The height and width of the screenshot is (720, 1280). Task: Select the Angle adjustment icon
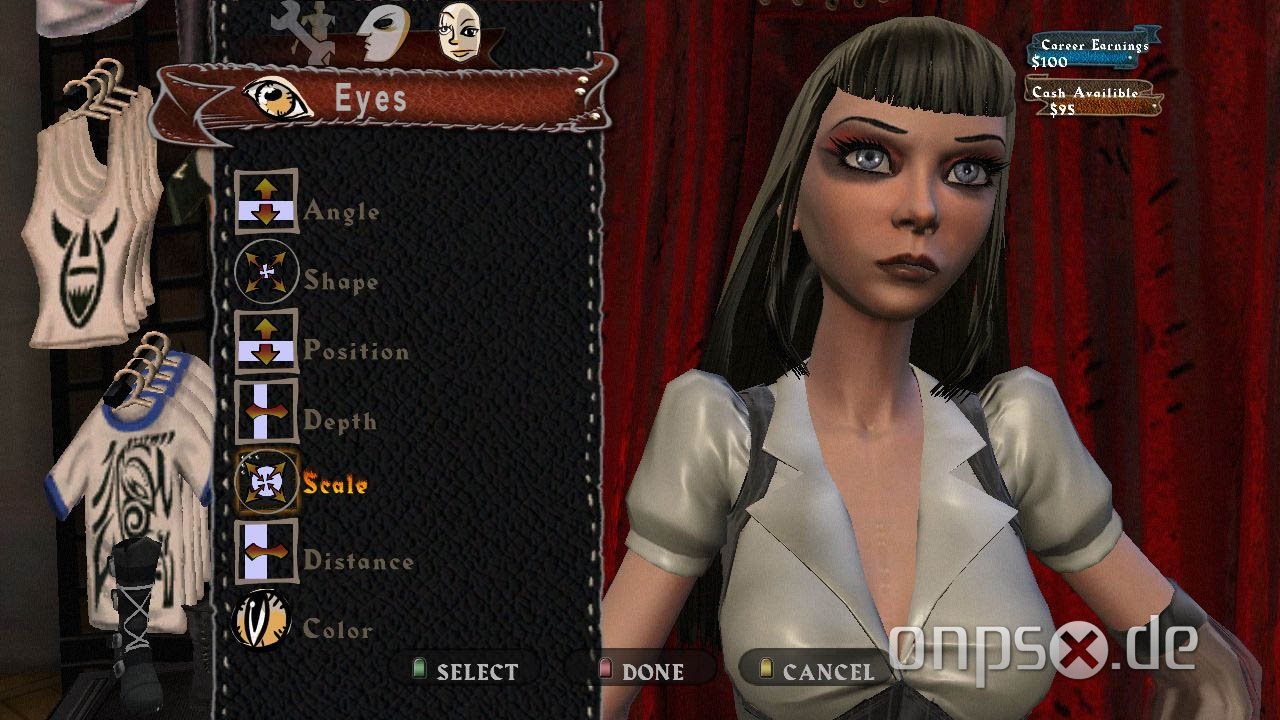click(x=268, y=203)
